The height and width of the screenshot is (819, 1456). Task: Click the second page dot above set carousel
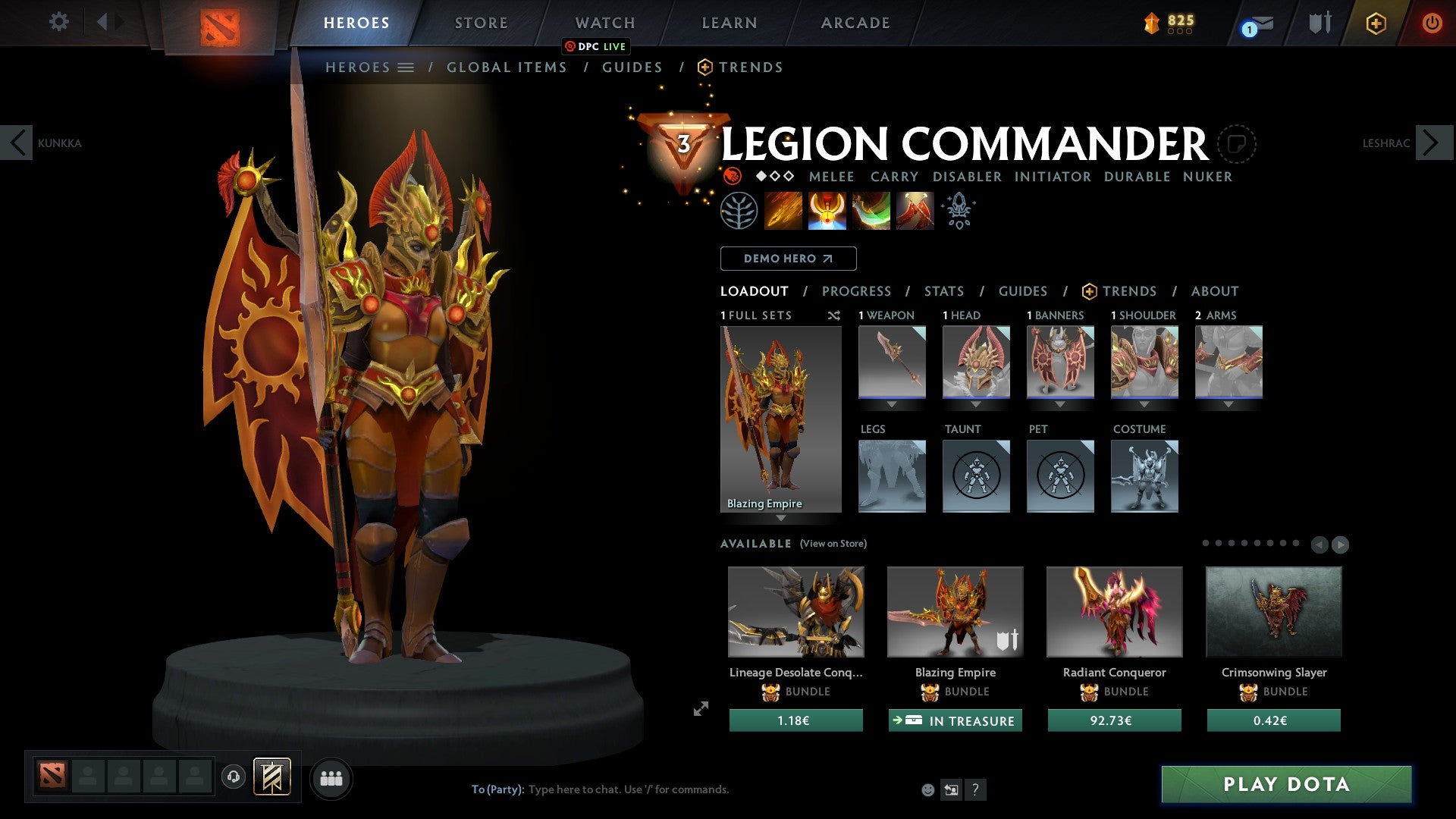point(1219,543)
